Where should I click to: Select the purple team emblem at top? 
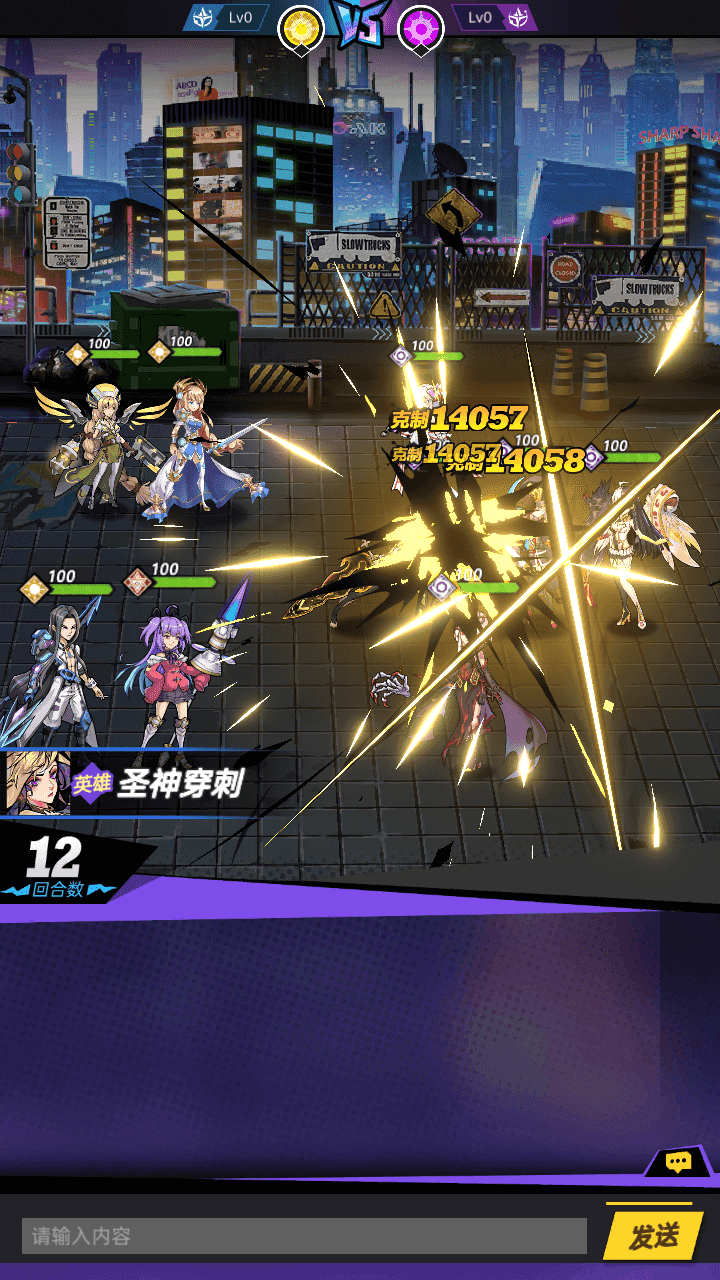coord(421,29)
